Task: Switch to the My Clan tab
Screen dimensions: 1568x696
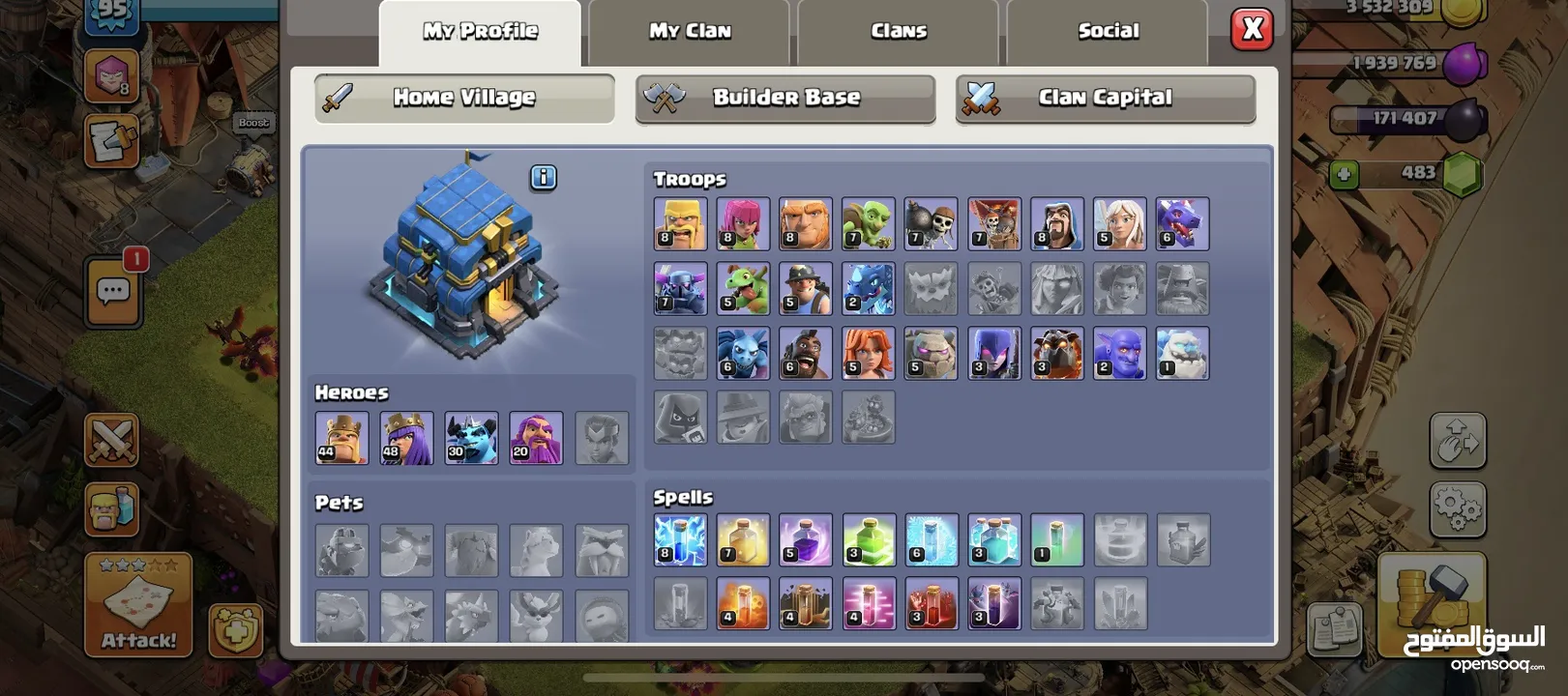Action: pos(690,31)
